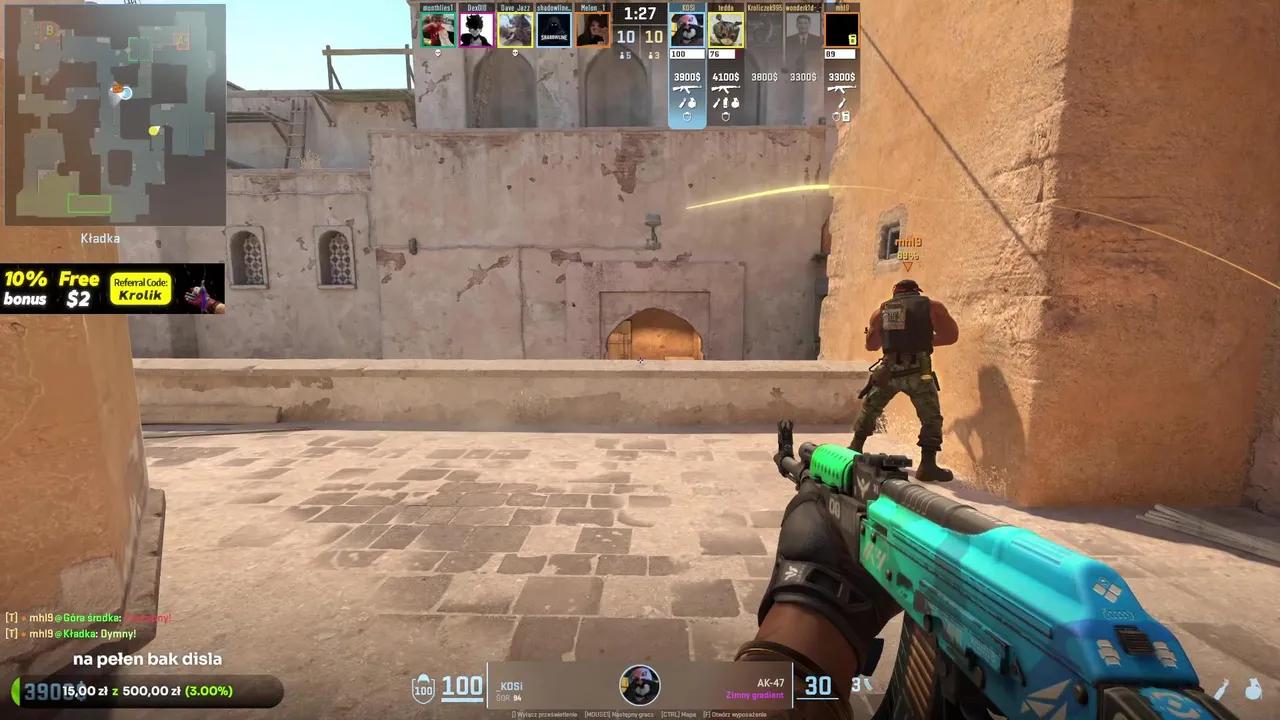Click the armor shield icon under KOSi
This screenshot has width=1280, height=720.
point(687,117)
